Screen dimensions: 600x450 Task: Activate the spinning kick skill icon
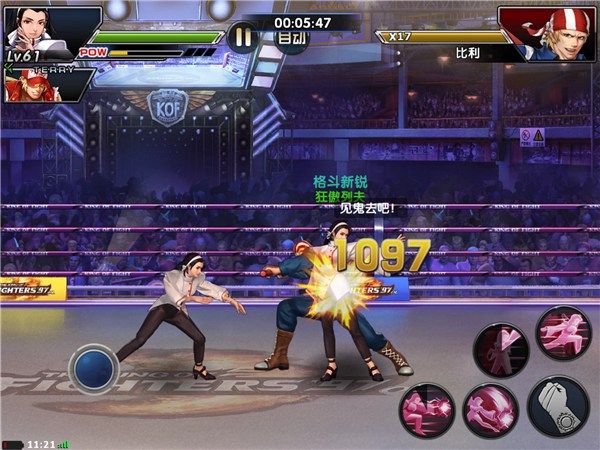point(489,410)
